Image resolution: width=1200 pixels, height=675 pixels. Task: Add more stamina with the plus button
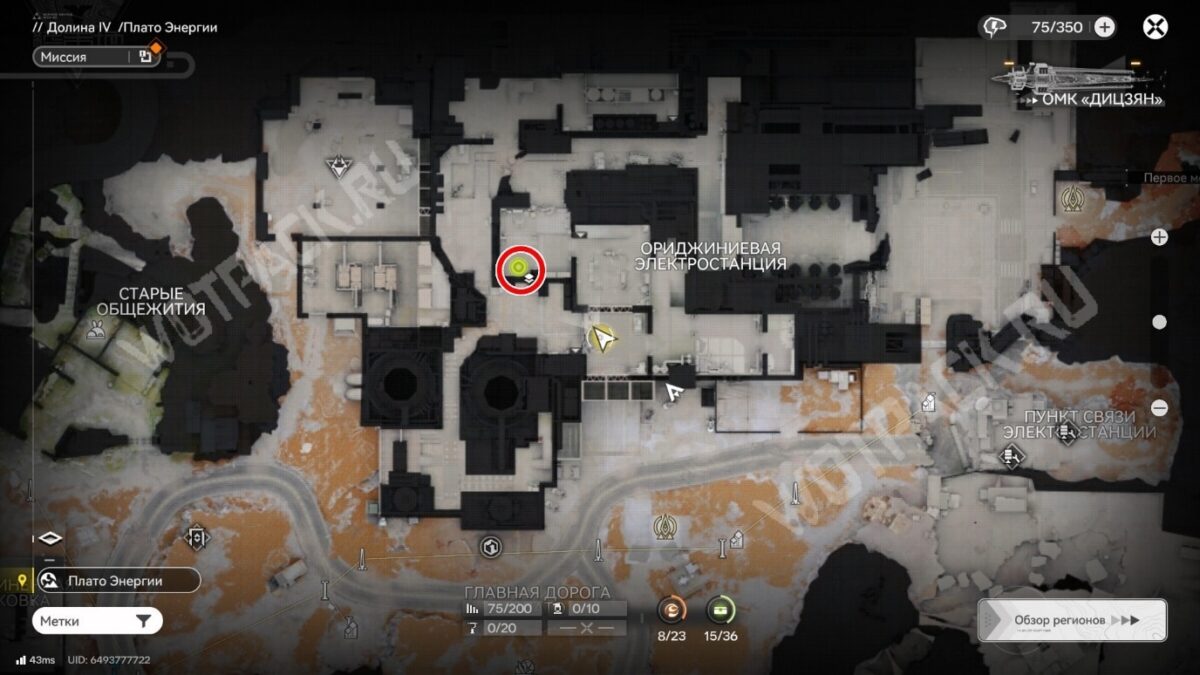point(1104,27)
